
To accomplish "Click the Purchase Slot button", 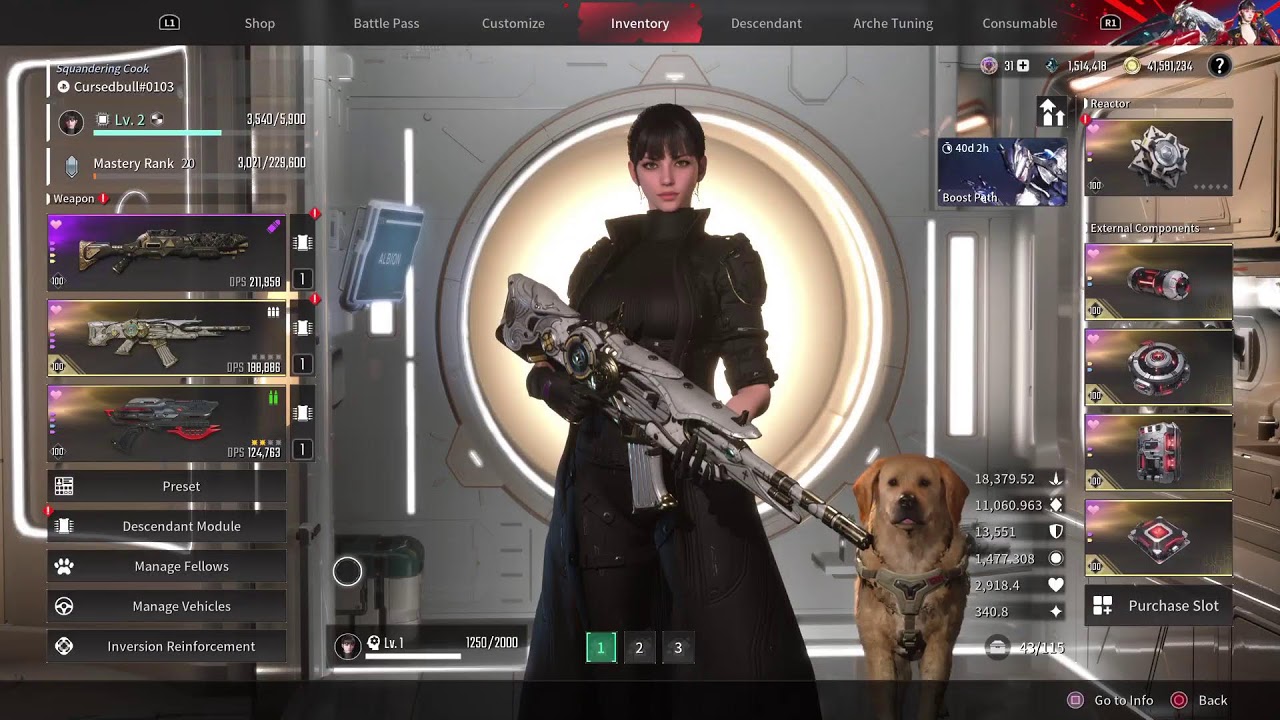I will pos(1158,605).
